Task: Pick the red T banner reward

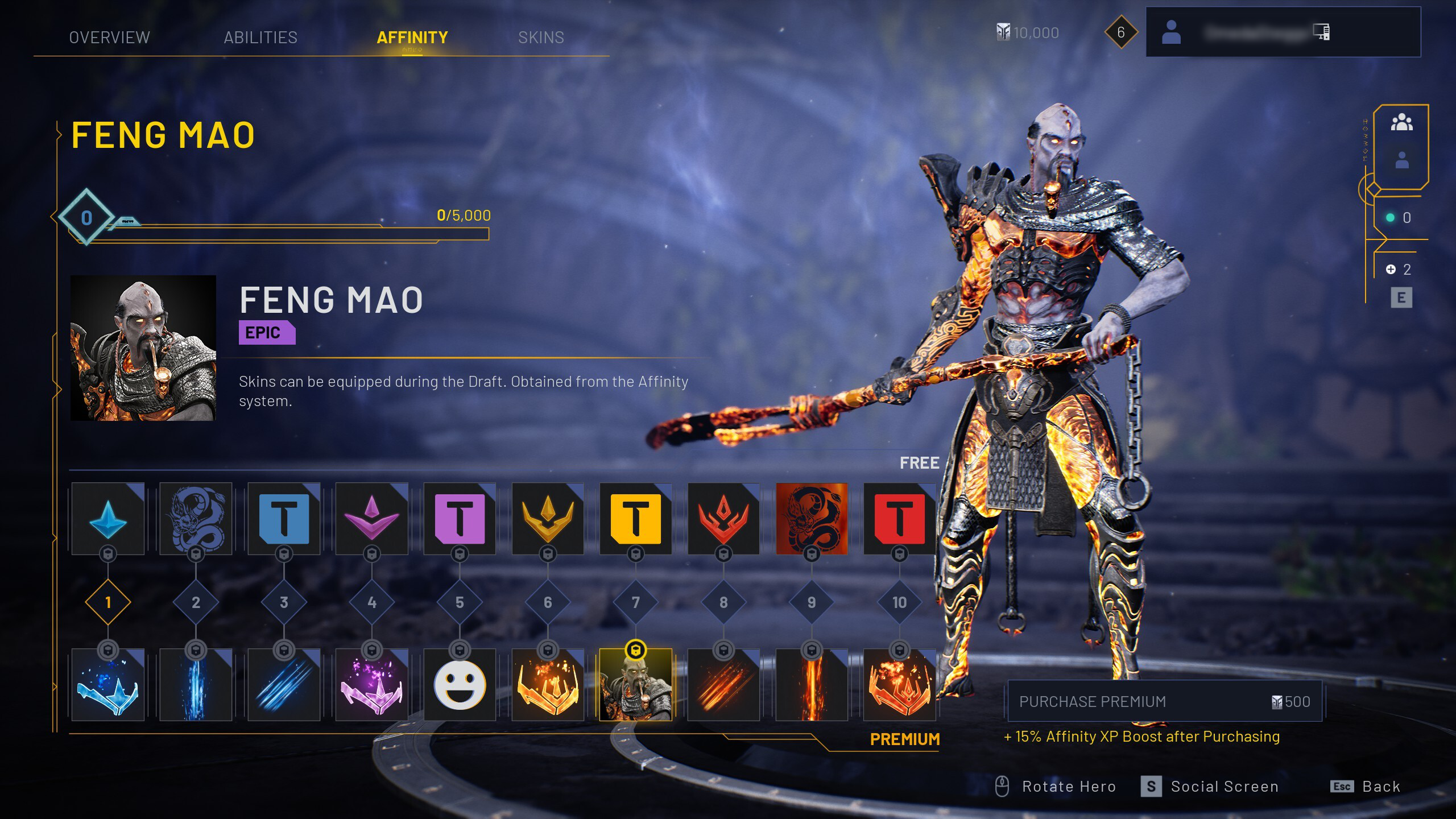Action: pos(899,519)
